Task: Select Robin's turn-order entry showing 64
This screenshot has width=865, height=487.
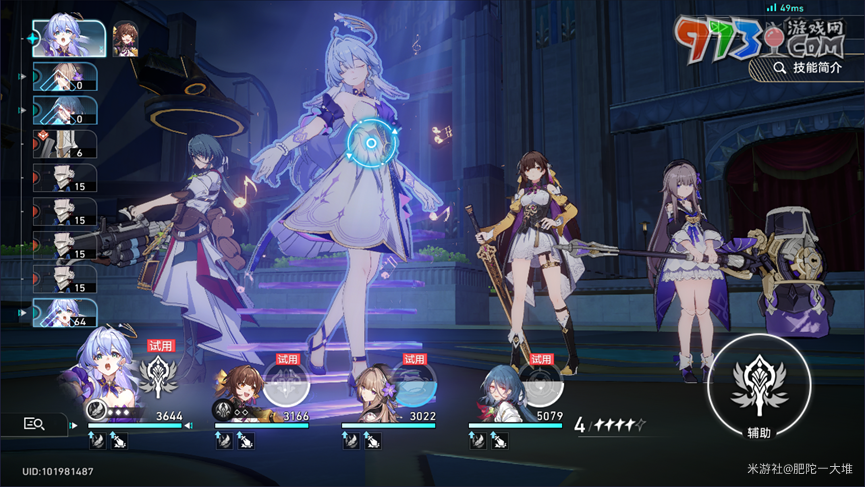Action: click(65, 313)
